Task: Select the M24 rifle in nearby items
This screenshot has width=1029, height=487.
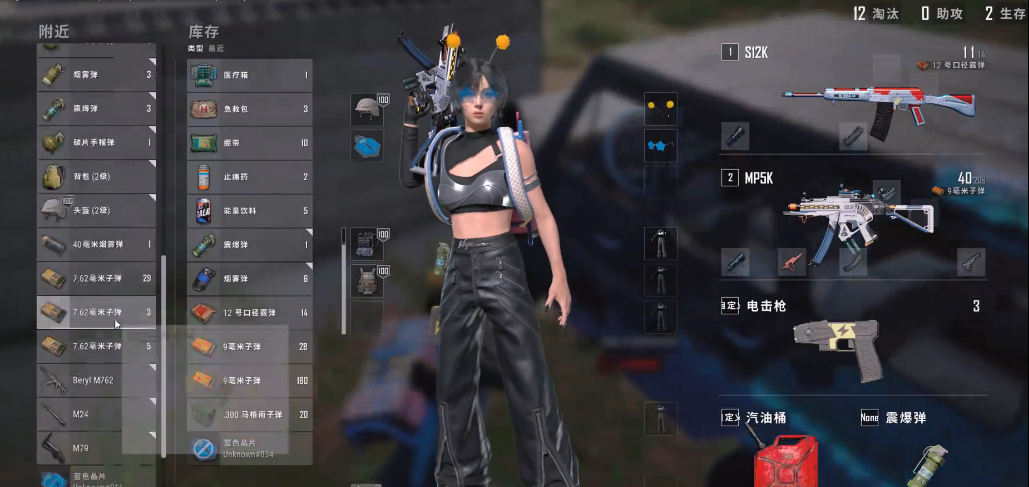Action: pyautogui.click(x=96, y=414)
